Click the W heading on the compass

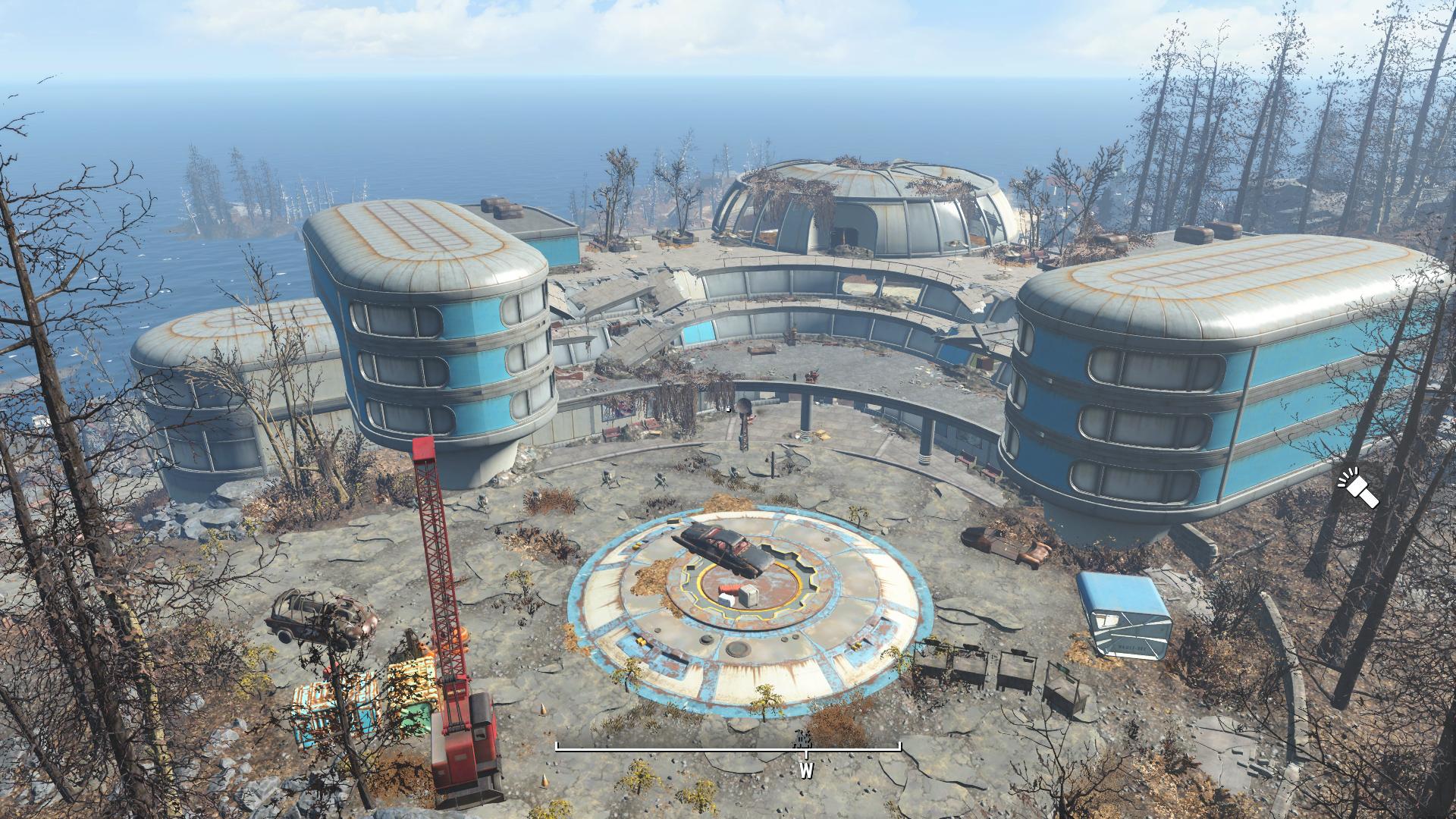click(x=805, y=771)
